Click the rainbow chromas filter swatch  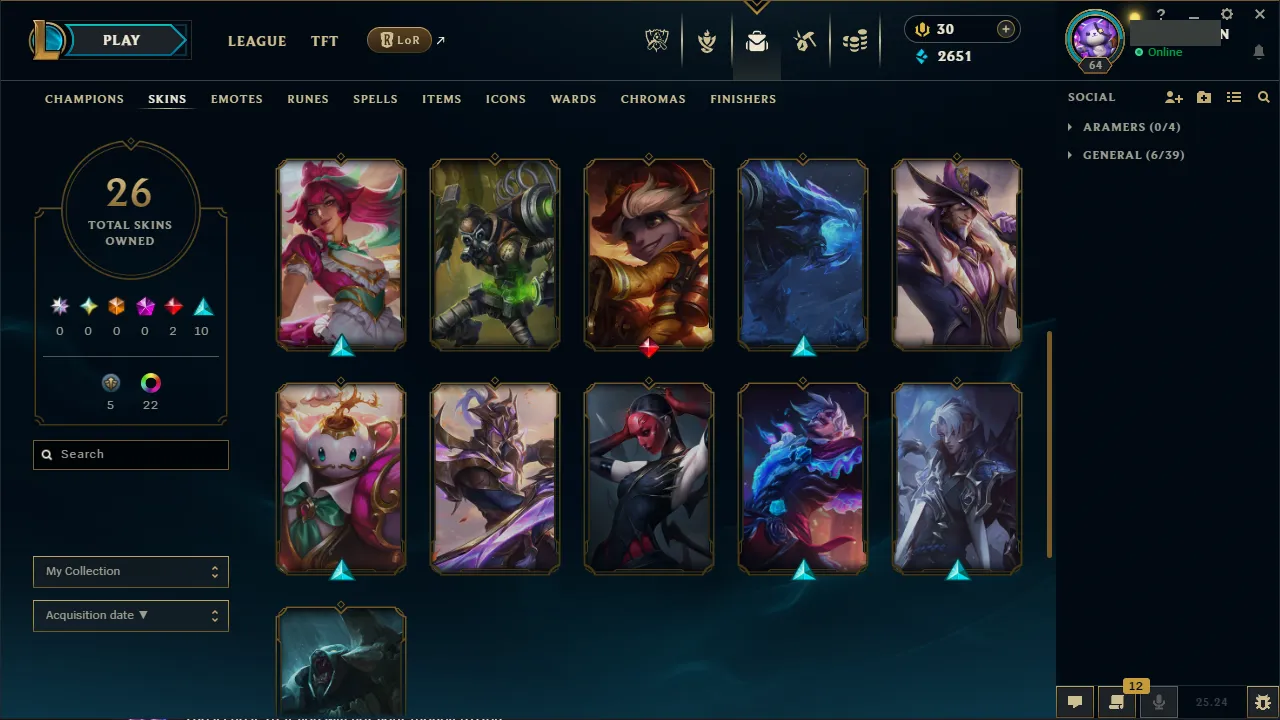[x=150, y=384]
